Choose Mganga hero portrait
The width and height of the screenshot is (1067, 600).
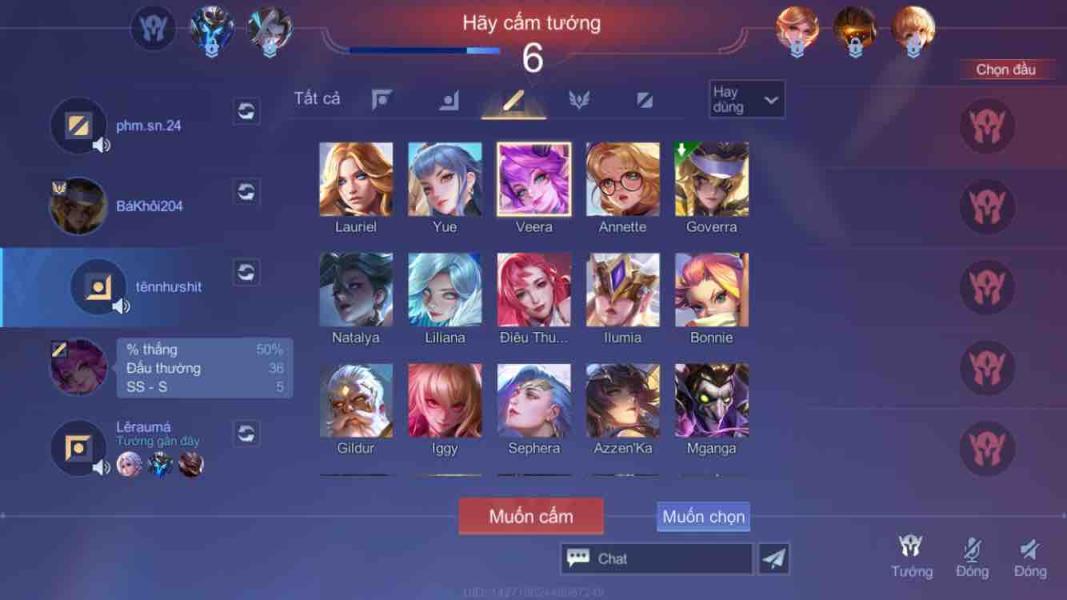(x=712, y=401)
